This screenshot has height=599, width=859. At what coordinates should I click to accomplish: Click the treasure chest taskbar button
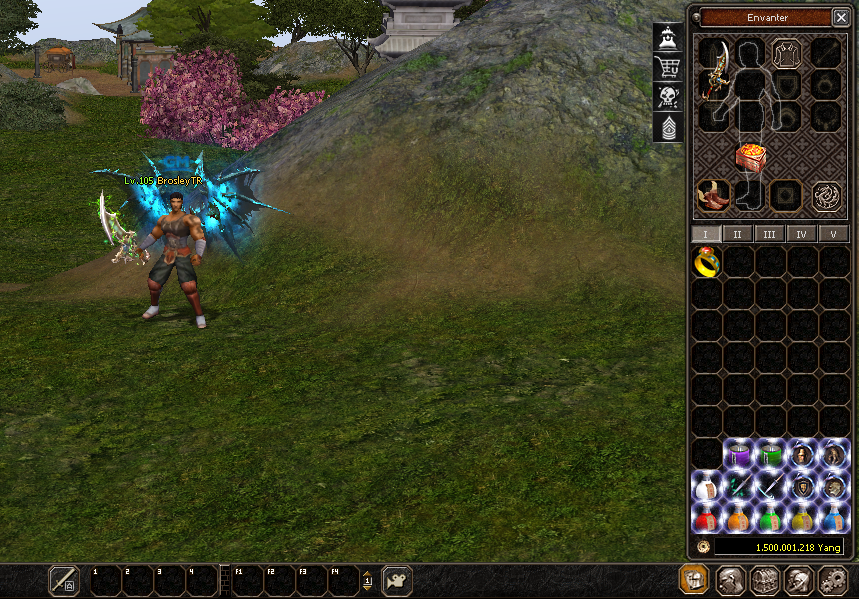point(763,581)
